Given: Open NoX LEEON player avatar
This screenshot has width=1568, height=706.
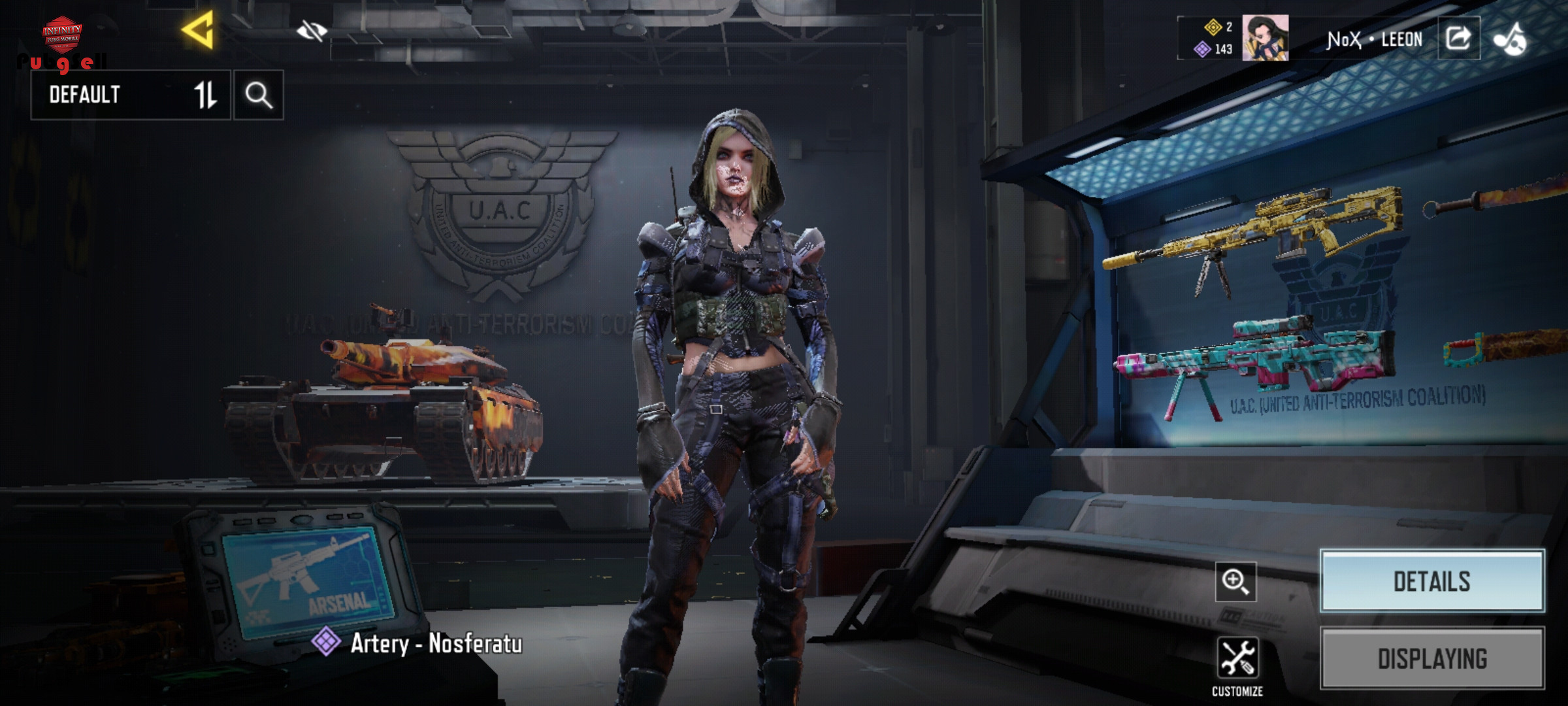Looking at the screenshot, I should click(x=1265, y=39).
